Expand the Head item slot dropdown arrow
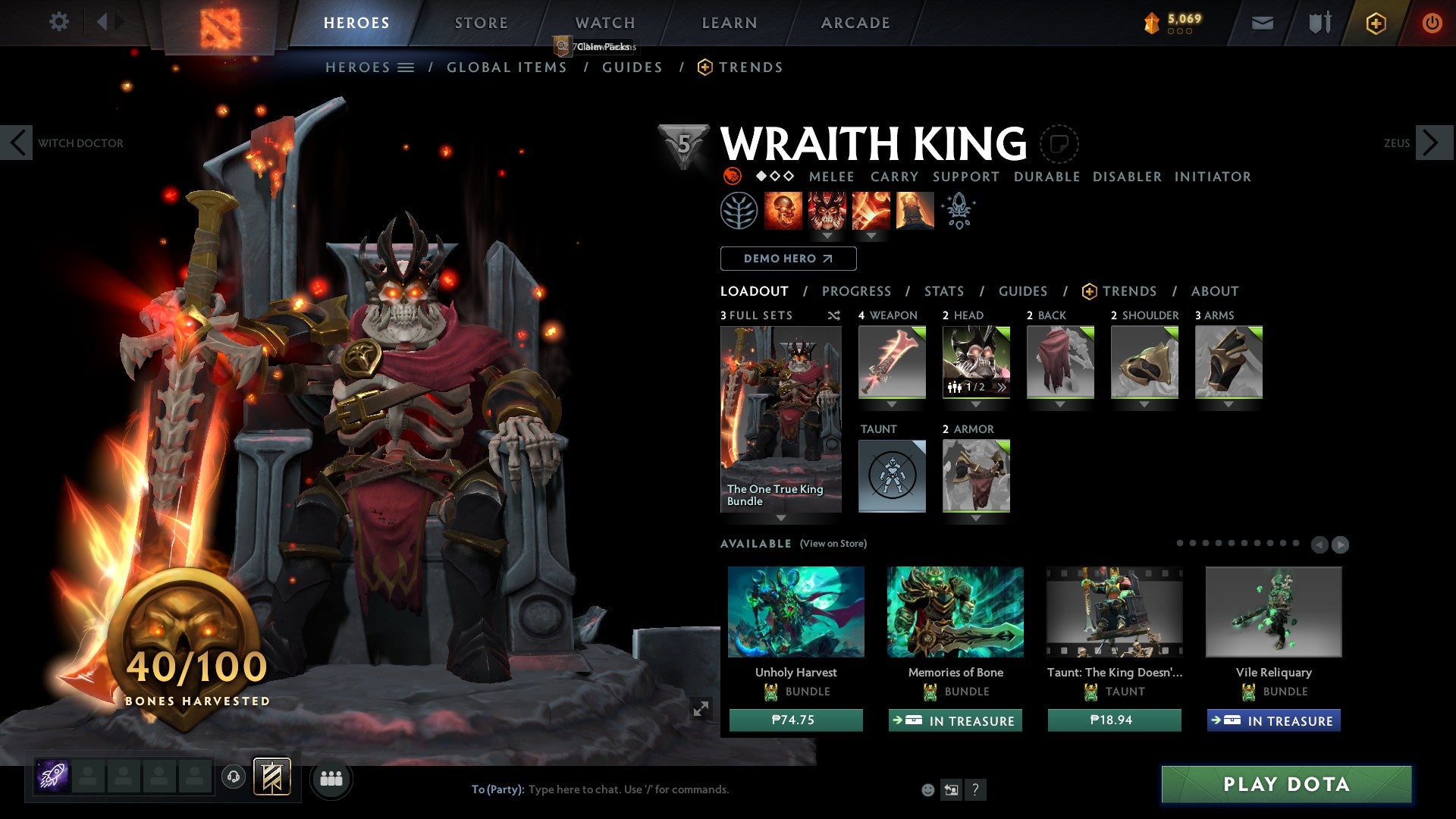This screenshot has height=819, width=1456. (x=977, y=404)
